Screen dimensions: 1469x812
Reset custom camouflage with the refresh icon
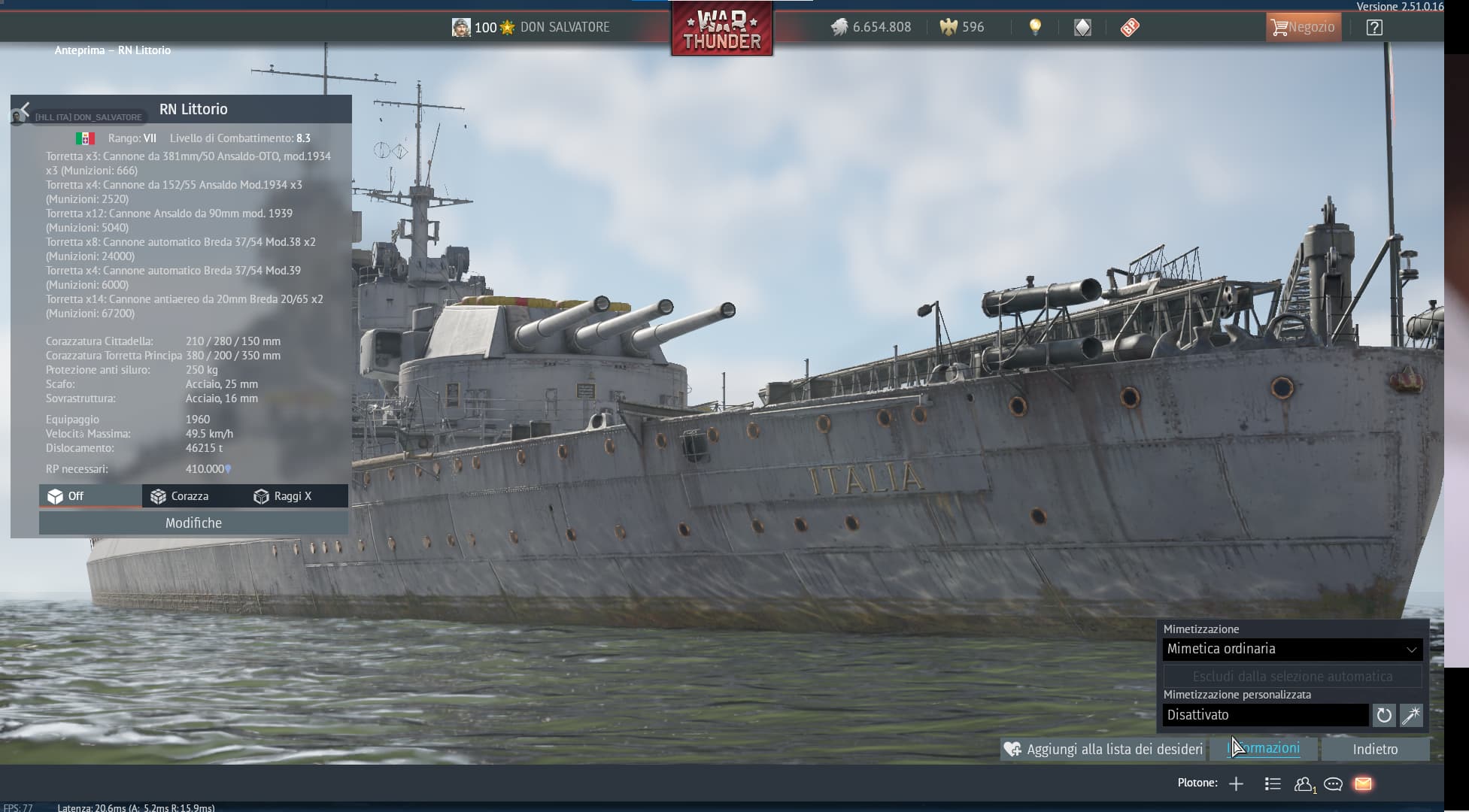tap(1383, 715)
